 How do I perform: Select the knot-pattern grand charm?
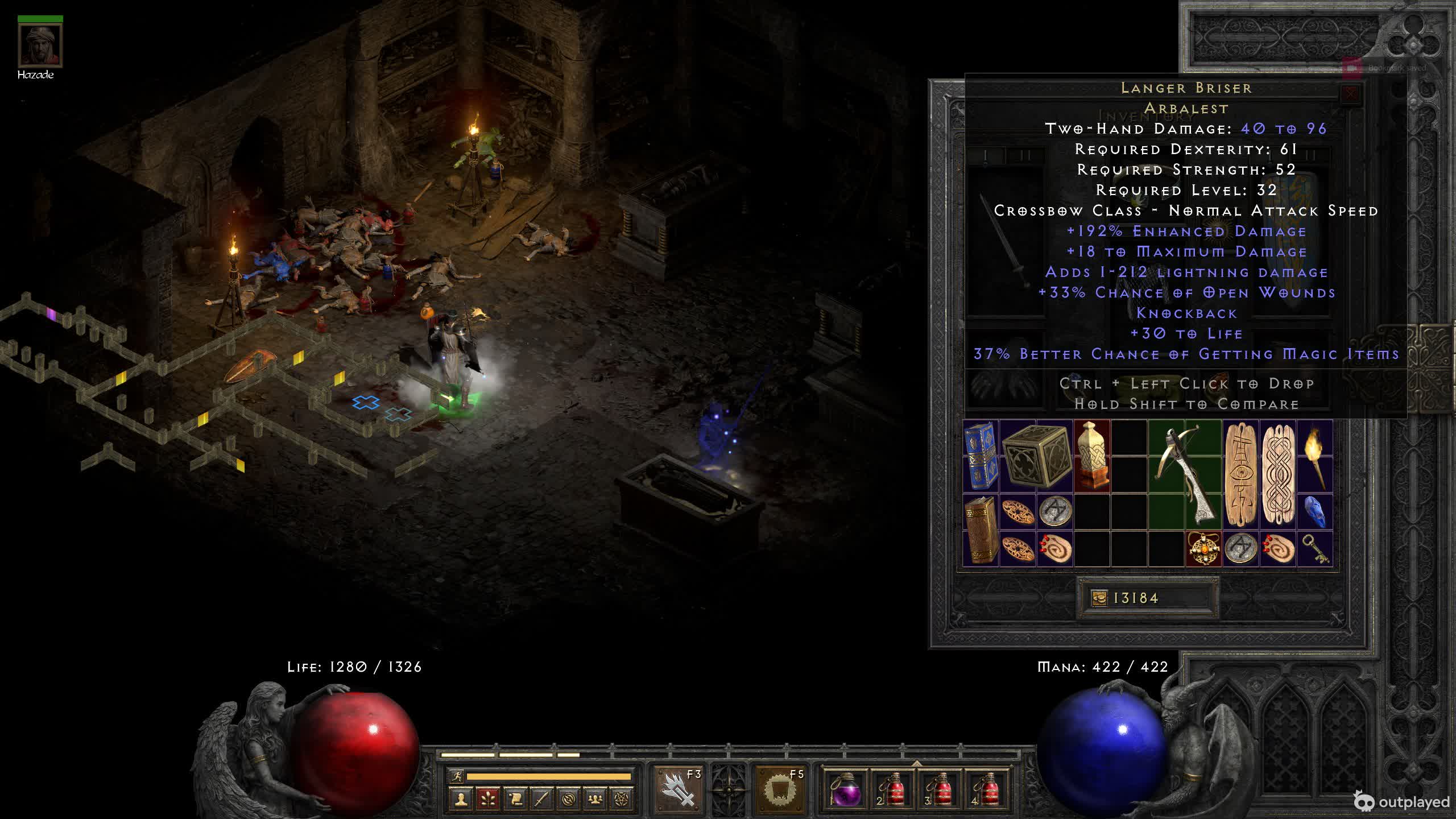1278,475
